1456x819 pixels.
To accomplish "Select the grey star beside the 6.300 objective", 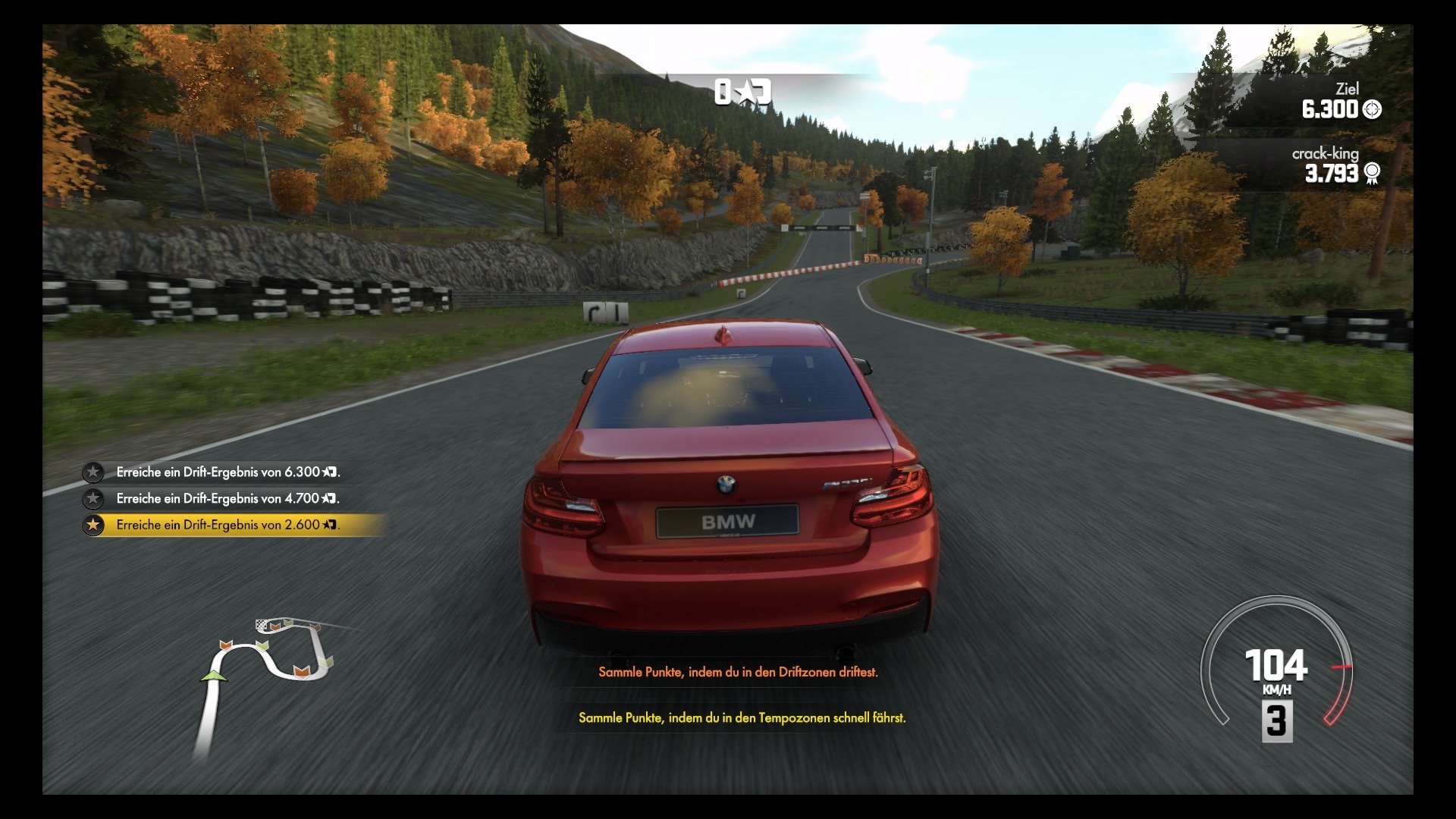I will (x=93, y=472).
